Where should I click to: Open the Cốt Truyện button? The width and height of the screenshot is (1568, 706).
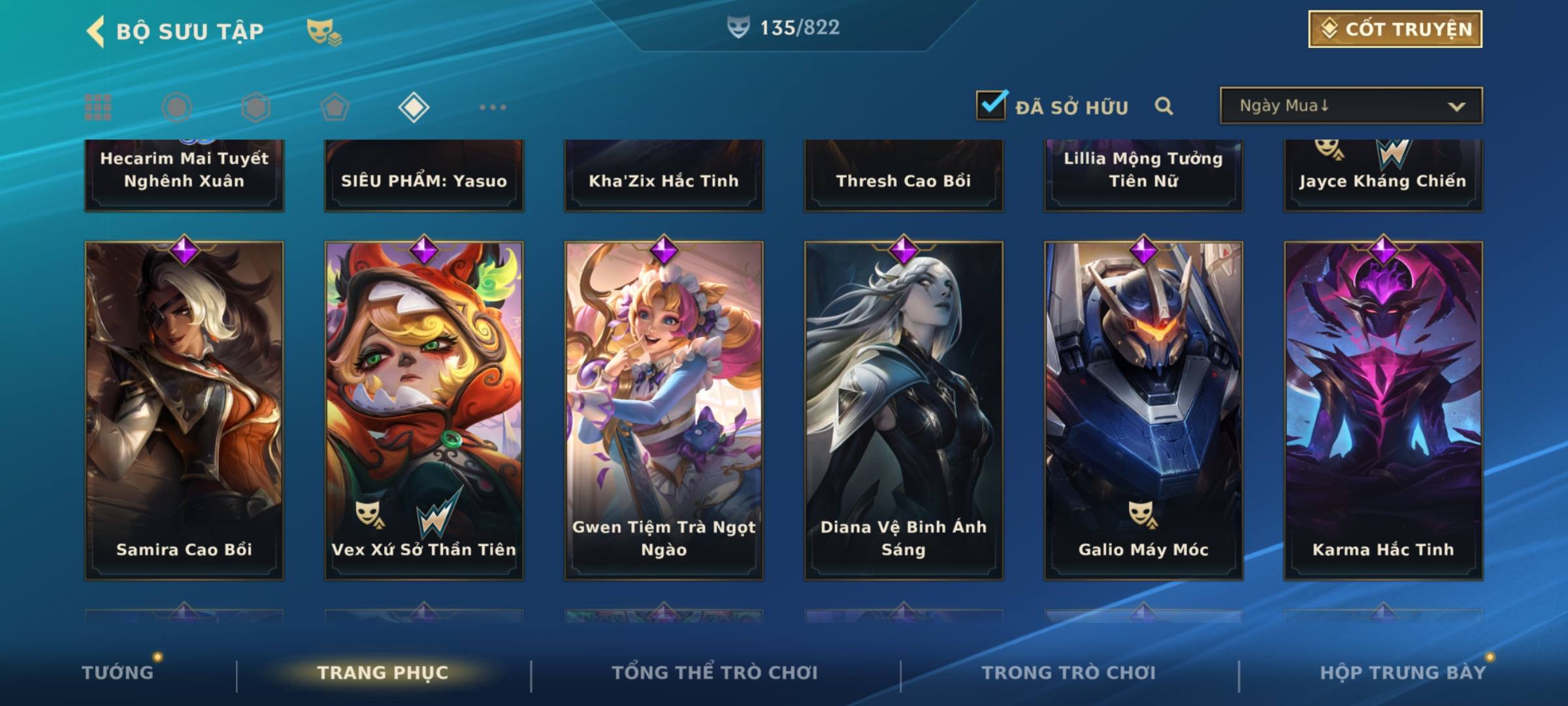(x=1395, y=29)
